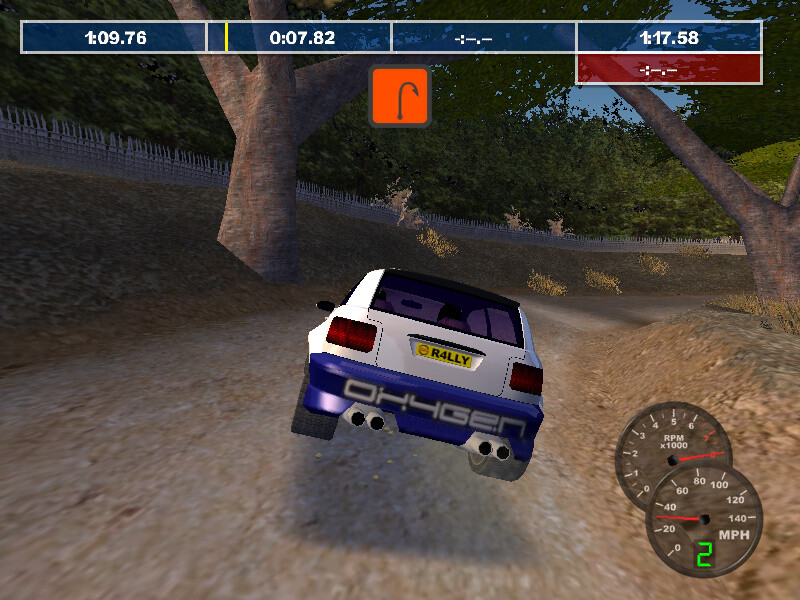Click the orange hairpin turn pace-note icon
The width and height of the screenshot is (800, 600).
pyautogui.click(x=400, y=97)
